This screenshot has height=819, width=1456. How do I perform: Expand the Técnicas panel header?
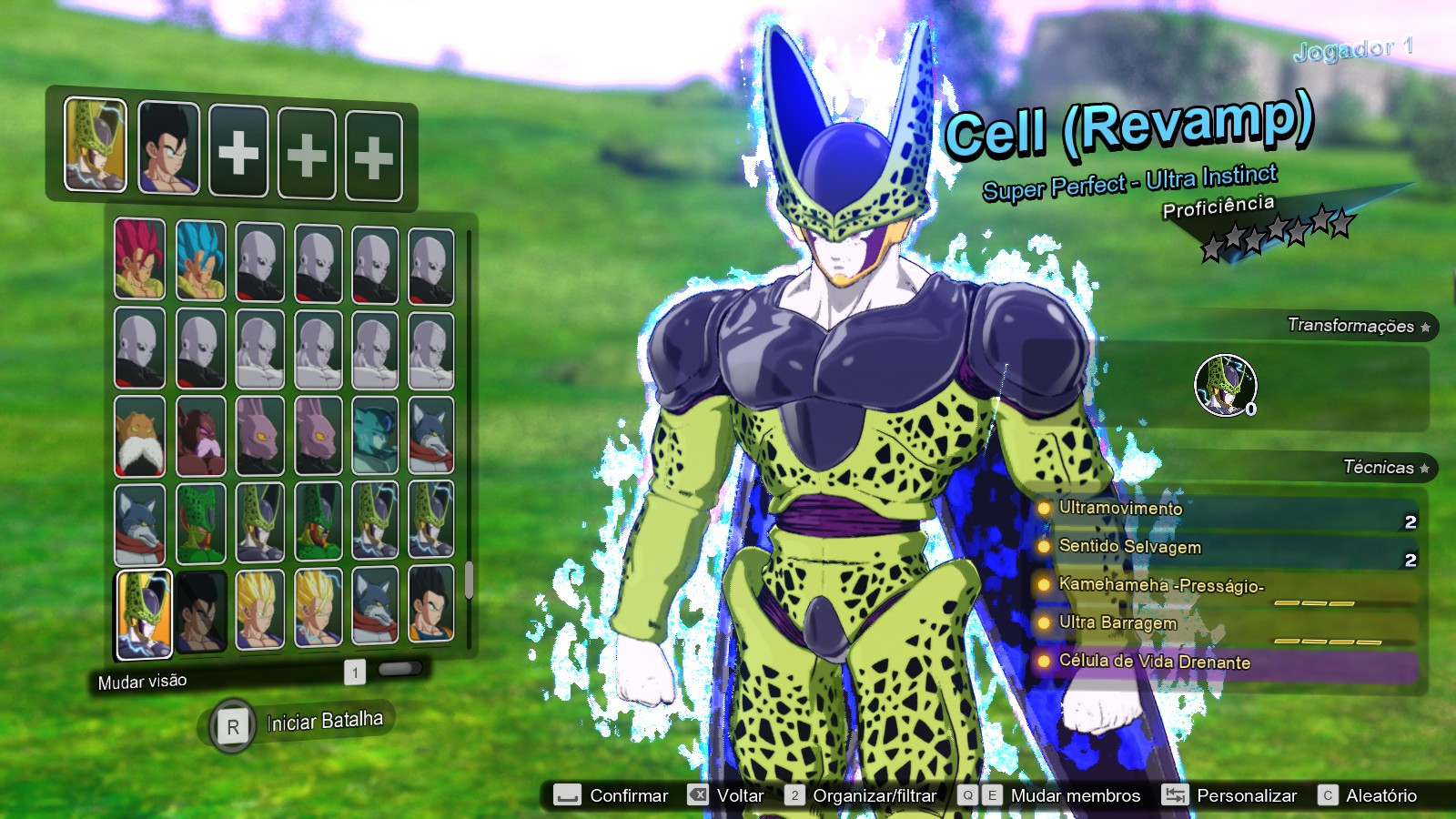pyautogui.click(x=1380, y=467)
